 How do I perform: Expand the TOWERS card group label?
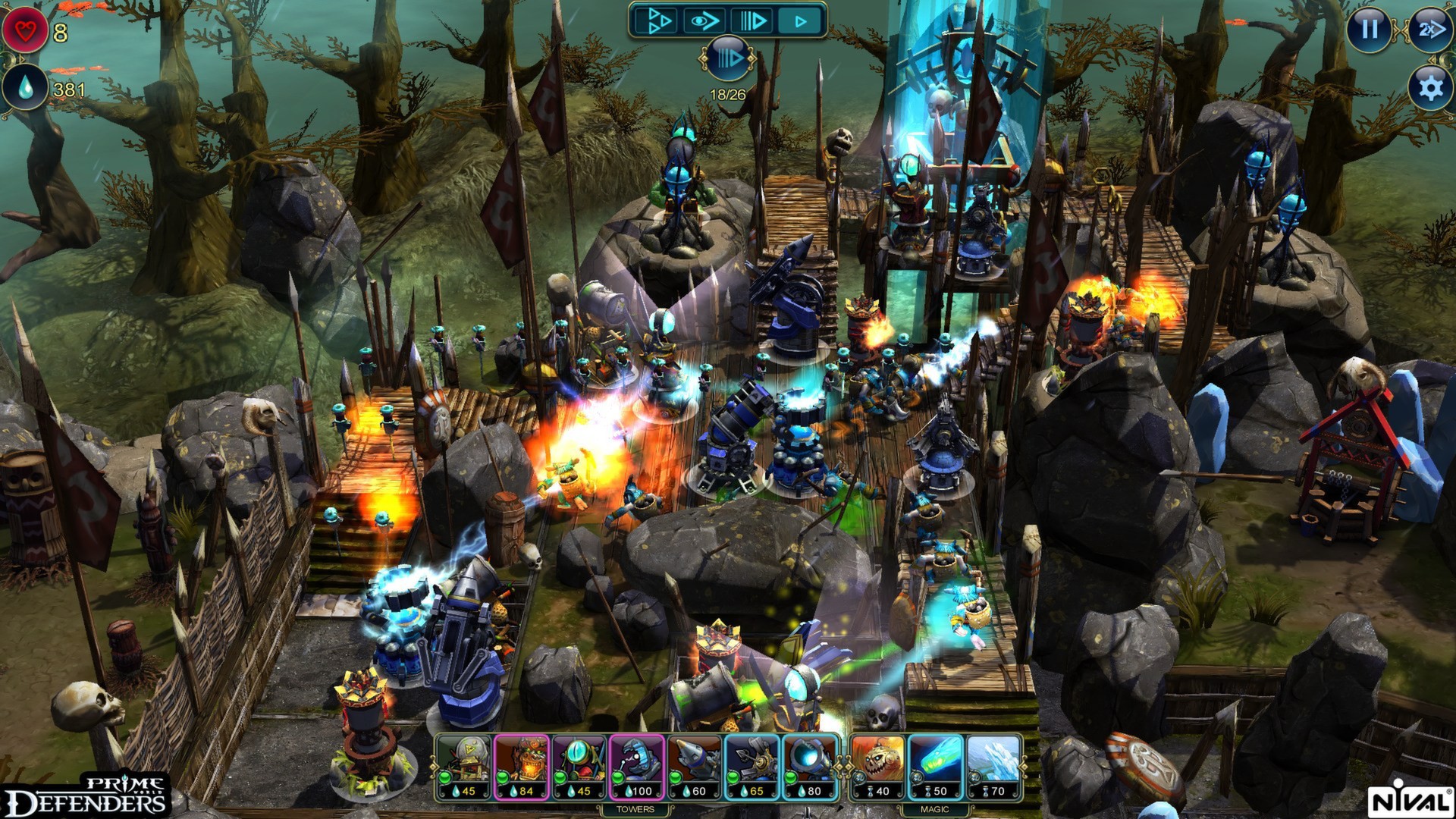click(635, 809)
